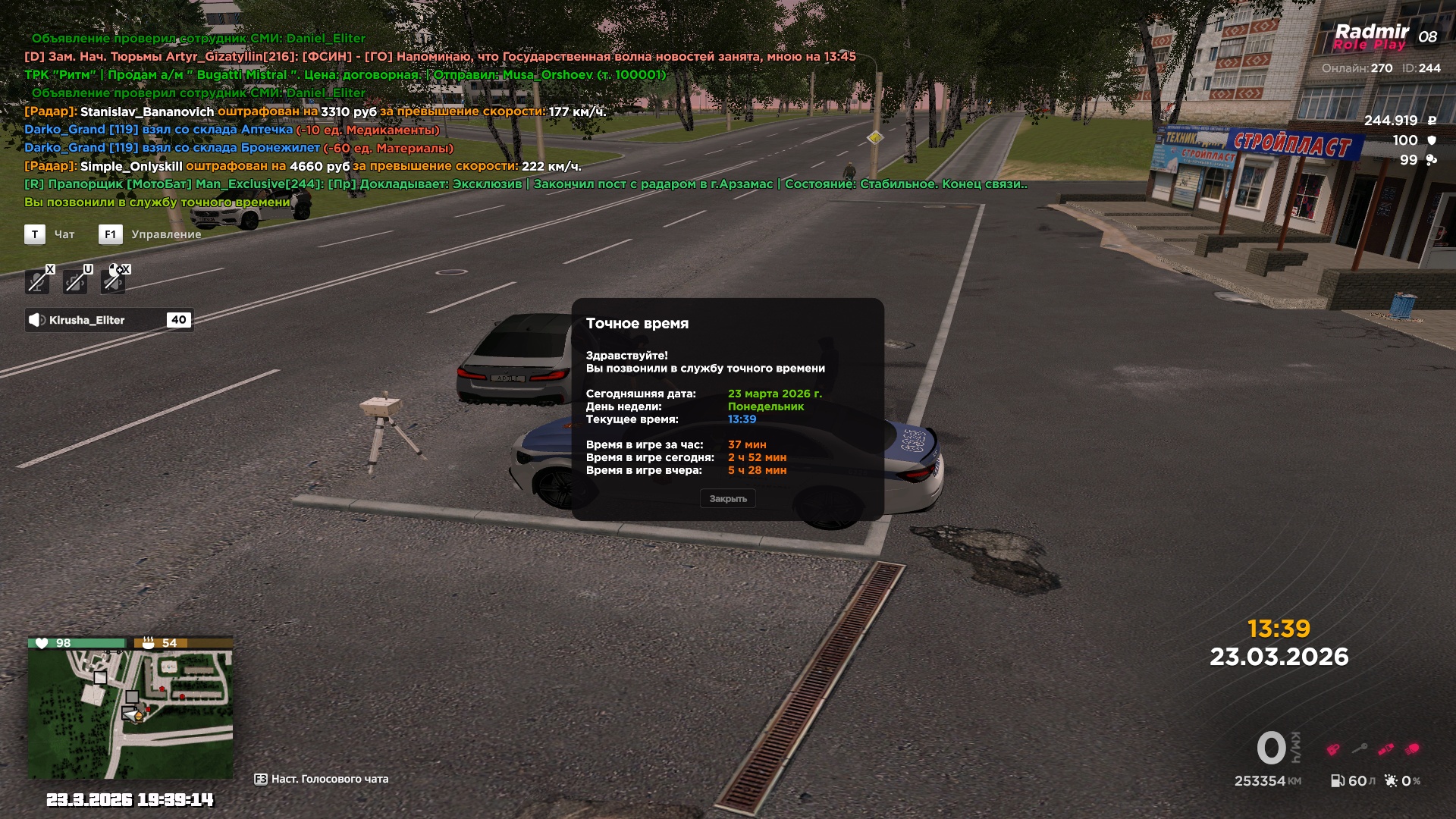
Task: Toggle the crossed-out megaphone icon
Action: point(114,281)
